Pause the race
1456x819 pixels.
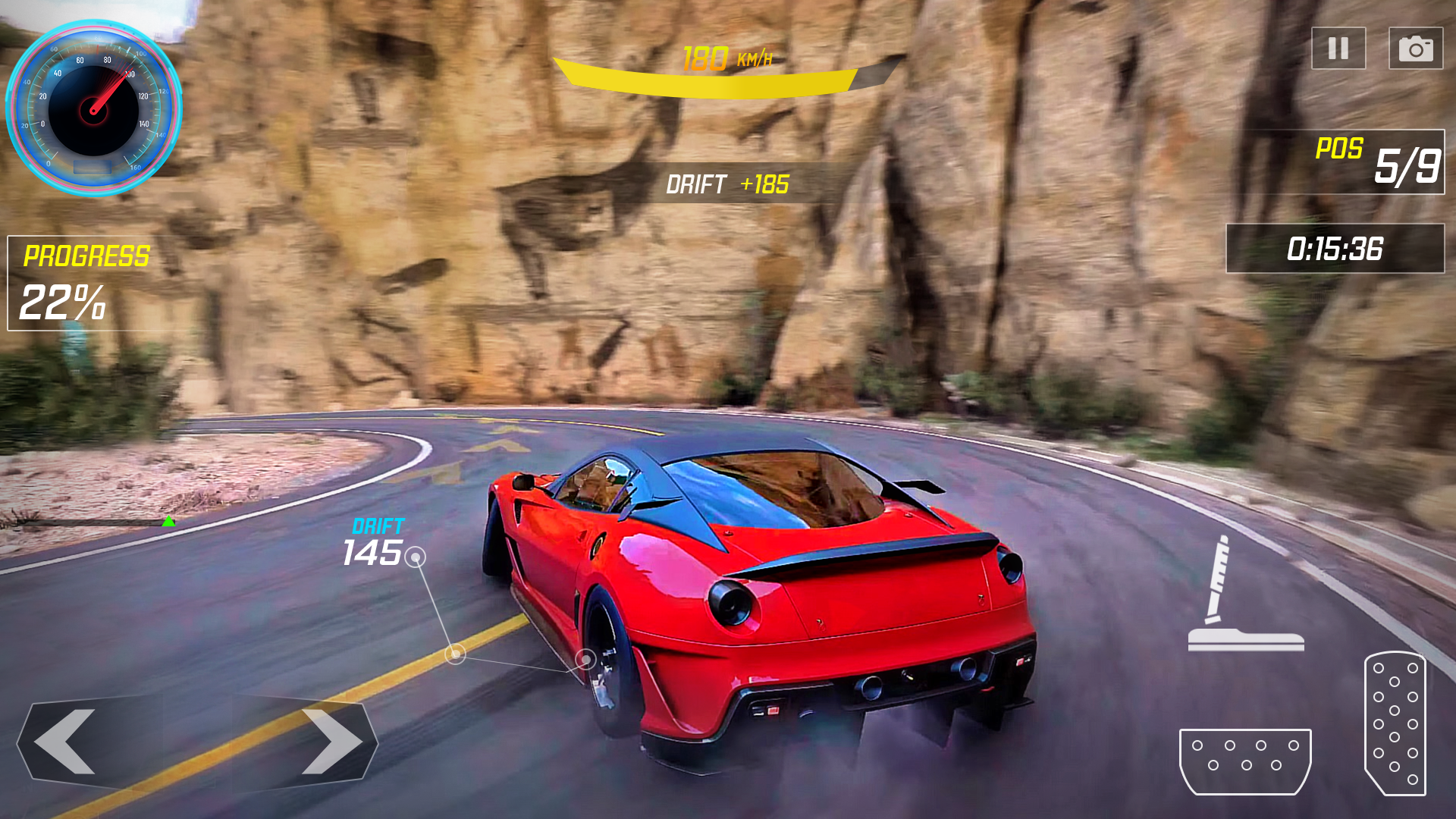1337,49
